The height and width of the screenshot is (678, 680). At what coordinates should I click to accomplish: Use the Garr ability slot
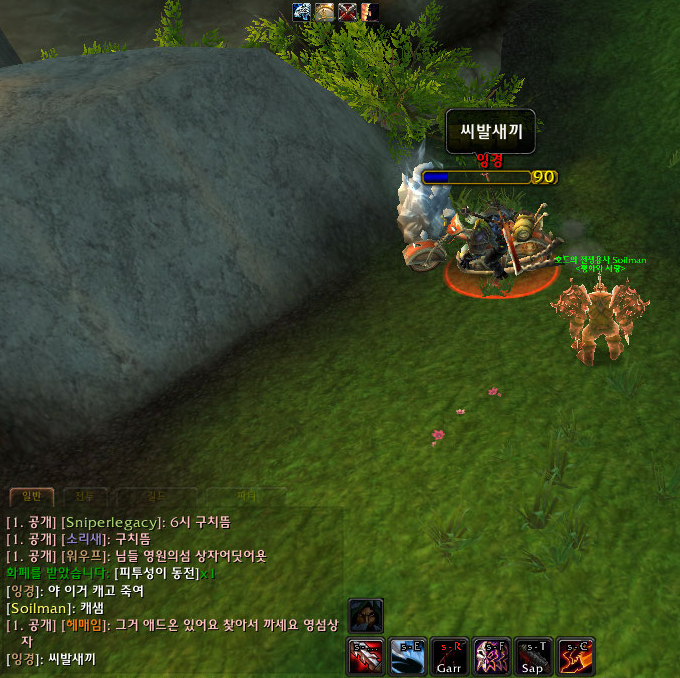(x=449, y=657)
